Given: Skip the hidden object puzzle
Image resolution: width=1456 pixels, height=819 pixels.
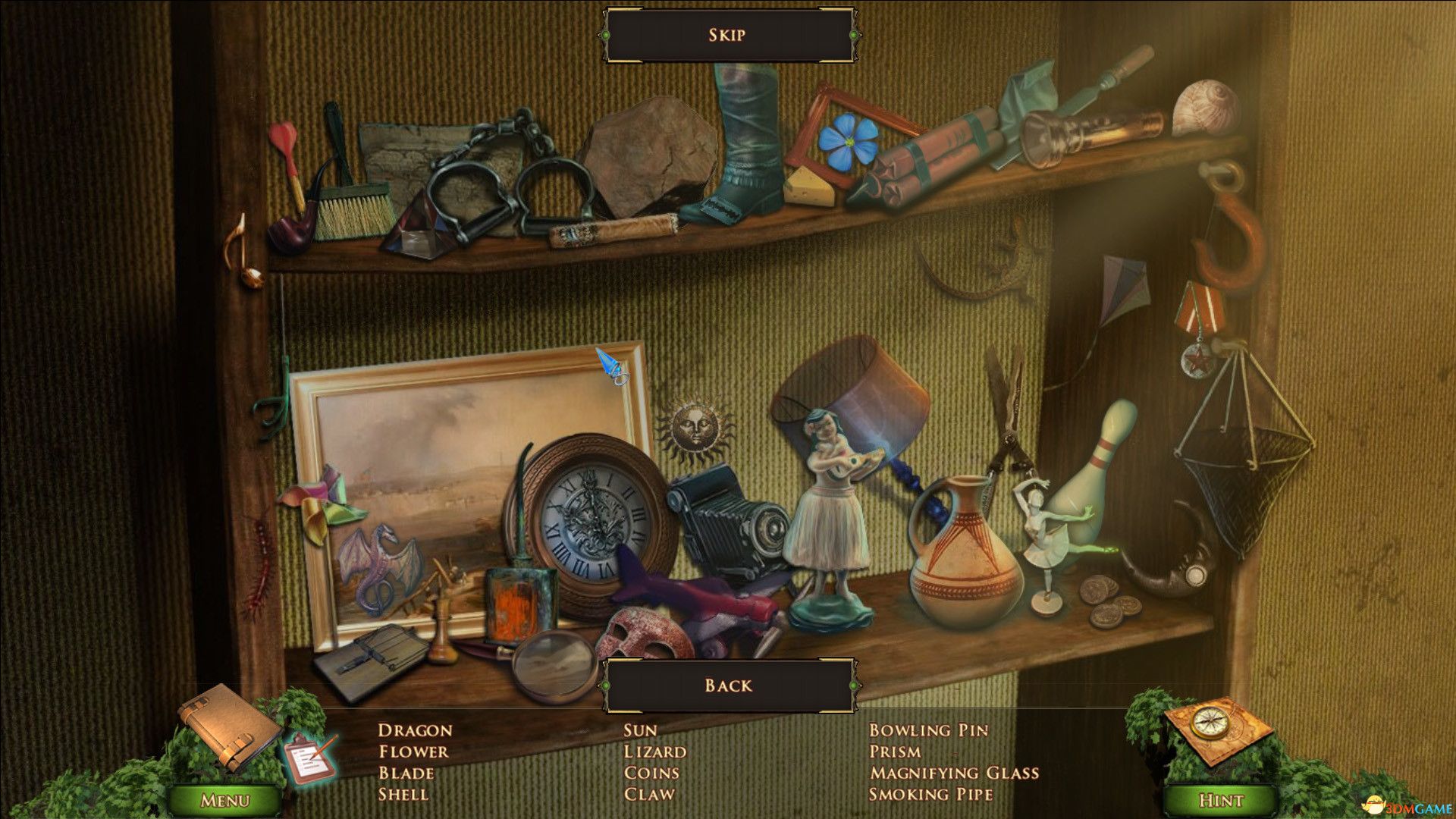Looking at the screenshot, I should coord(727,35).
